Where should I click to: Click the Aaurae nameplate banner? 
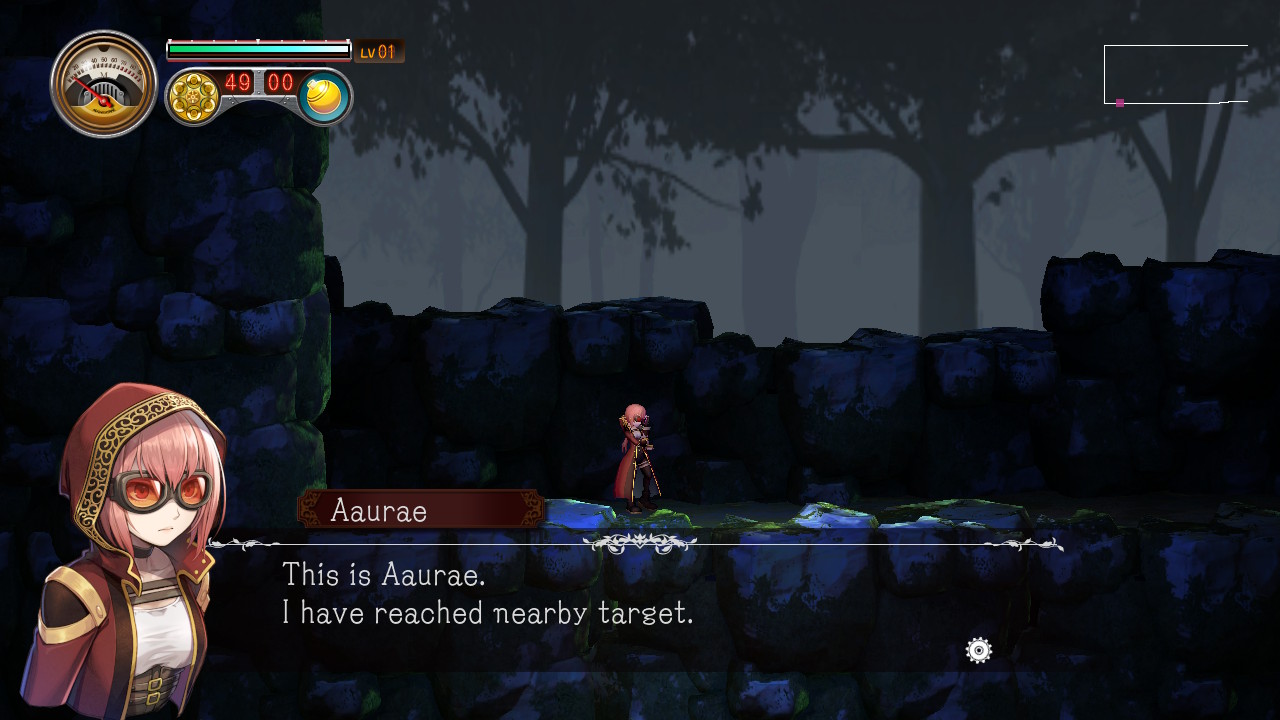418,510
